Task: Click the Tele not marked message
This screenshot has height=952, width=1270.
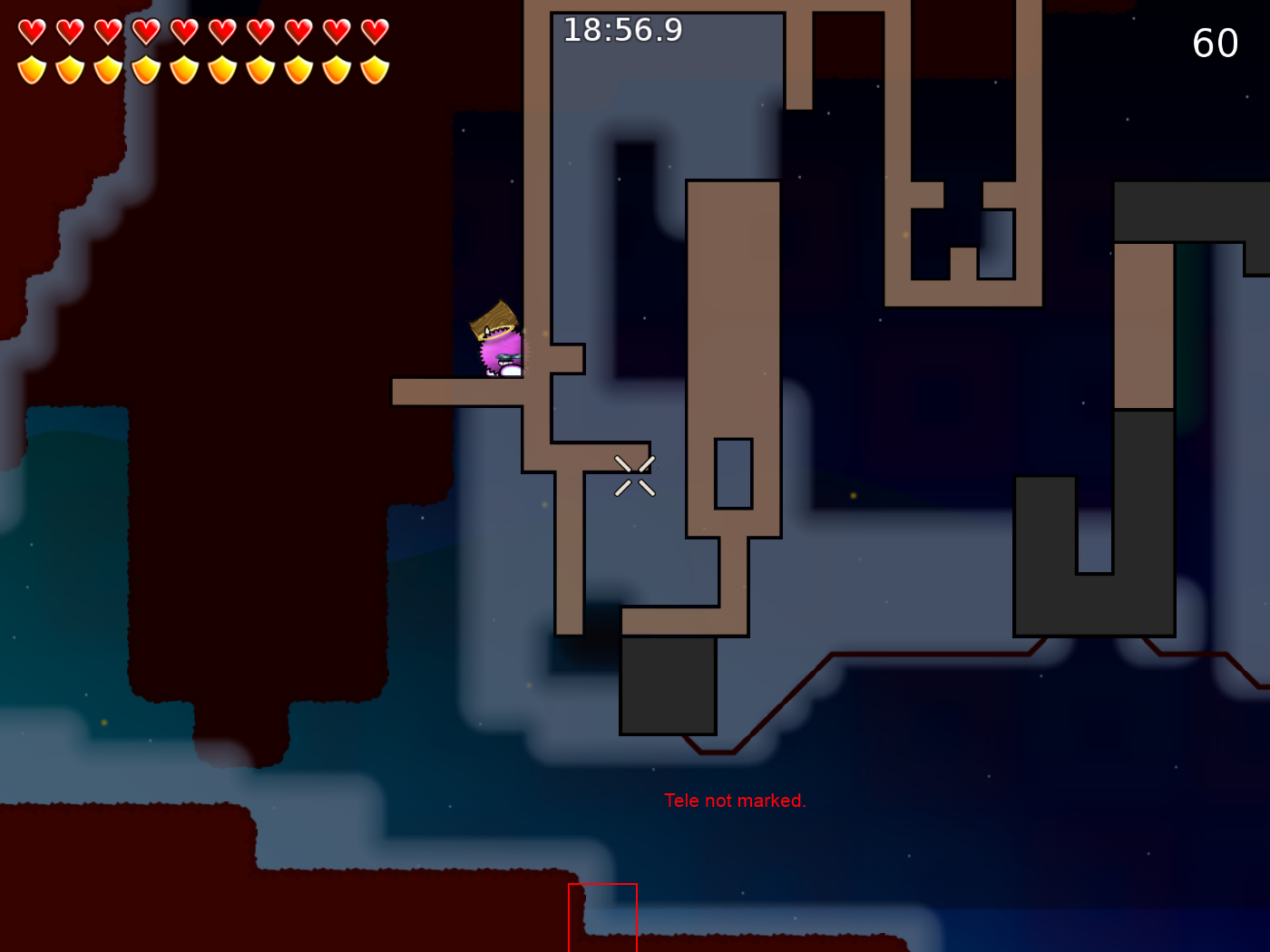Action: 736,801
